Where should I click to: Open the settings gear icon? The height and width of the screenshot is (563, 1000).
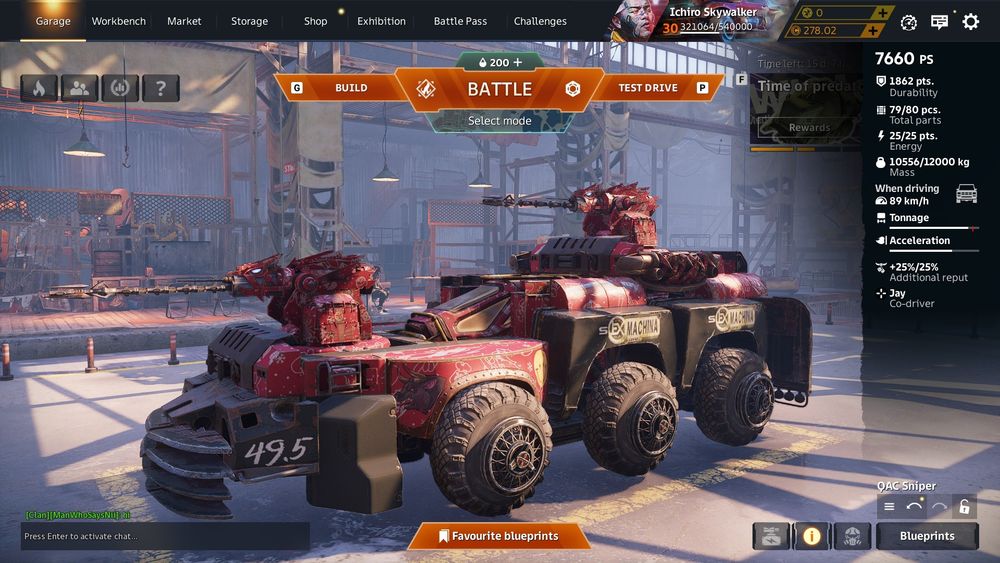coord(970,21)
